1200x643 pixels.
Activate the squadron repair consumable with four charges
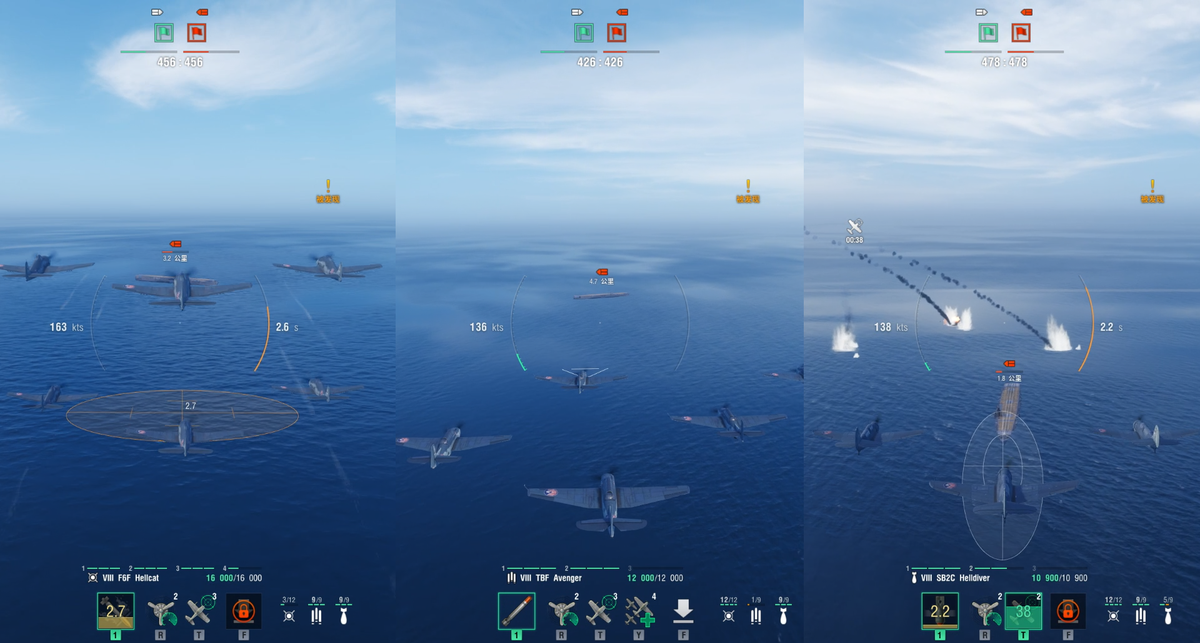pos(639,611)
